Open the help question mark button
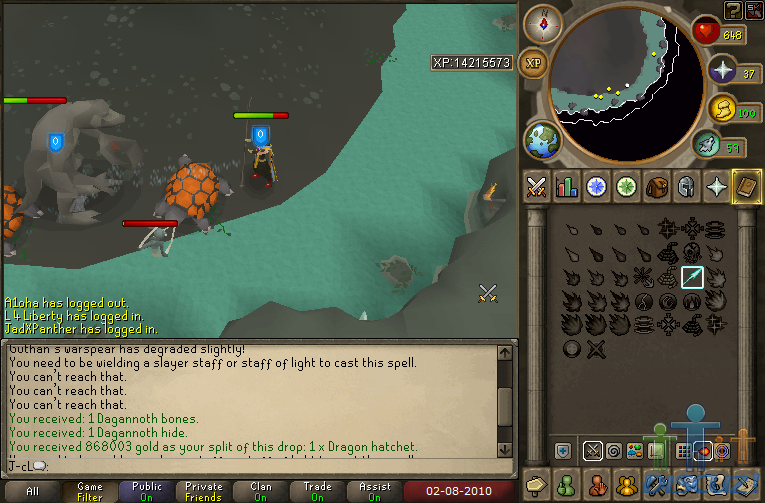 (734, 10)
